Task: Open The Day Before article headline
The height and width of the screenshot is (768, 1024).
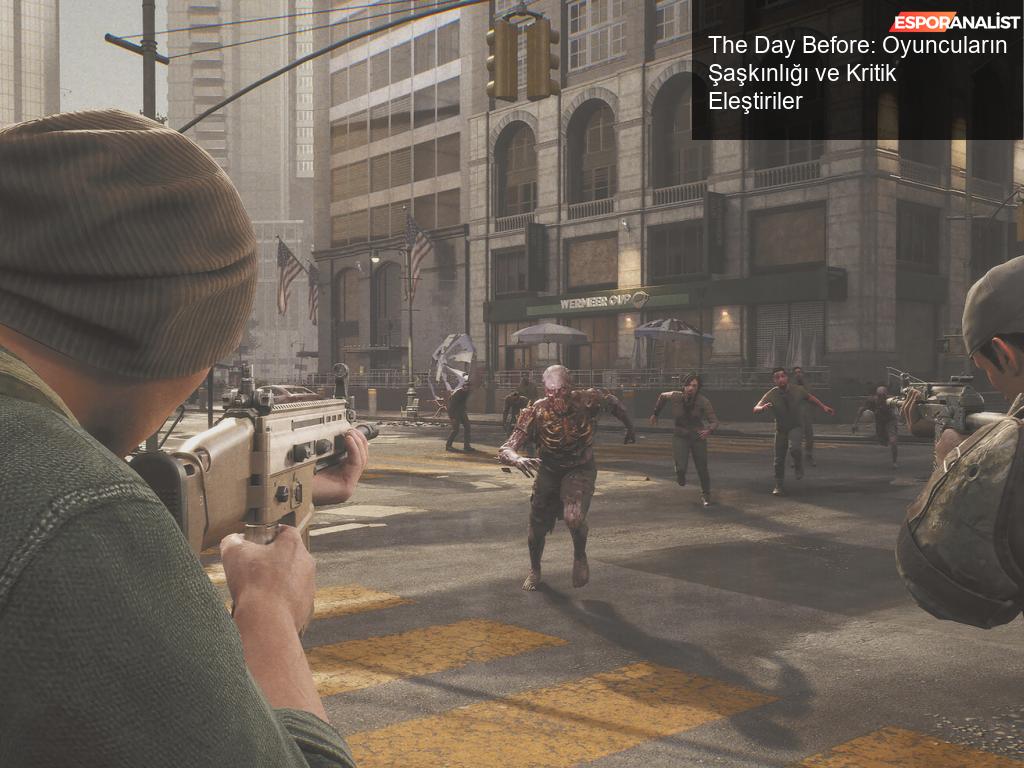Action: coord(857,73)
